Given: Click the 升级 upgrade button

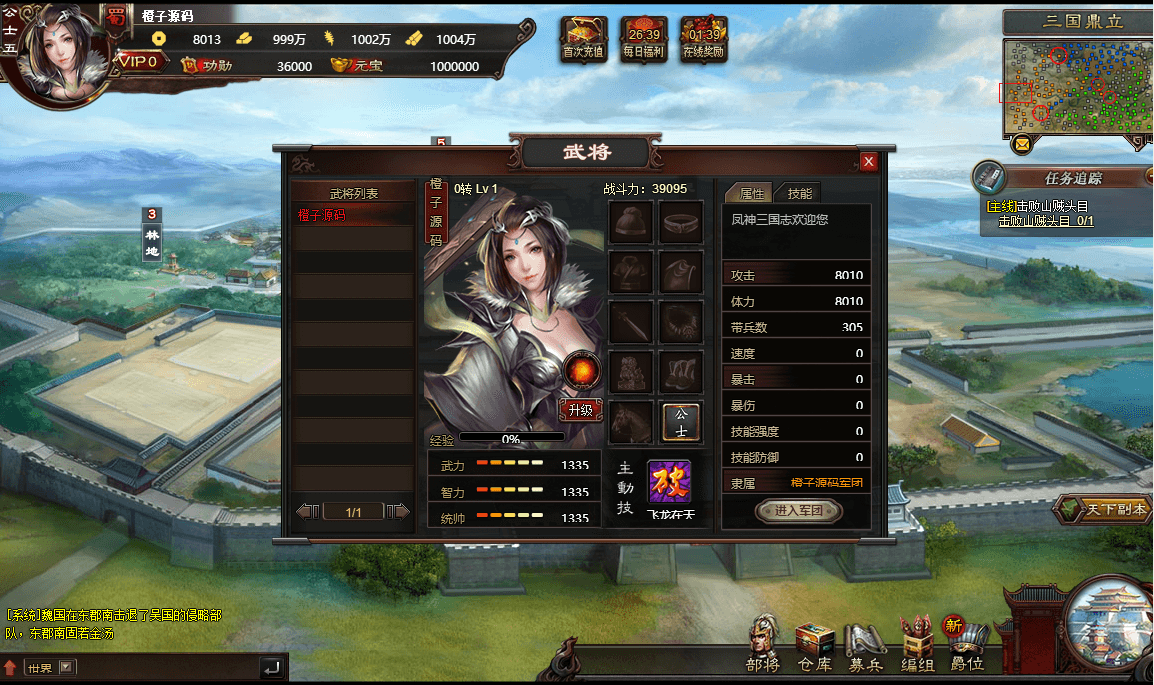Looking at the screenshot, I should coord(581,410).
